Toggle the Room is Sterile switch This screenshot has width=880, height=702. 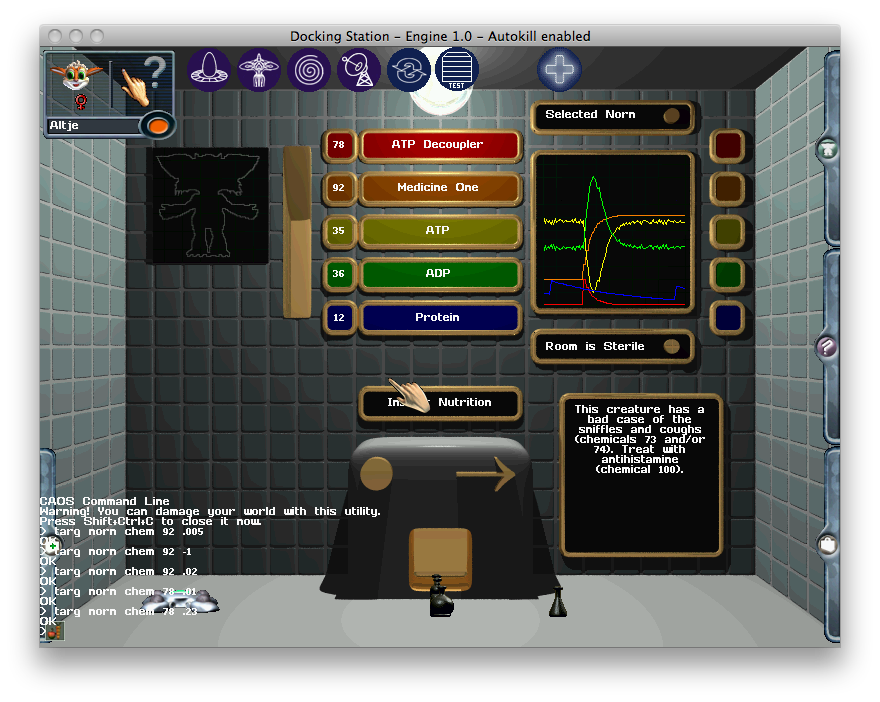[672, 347]
